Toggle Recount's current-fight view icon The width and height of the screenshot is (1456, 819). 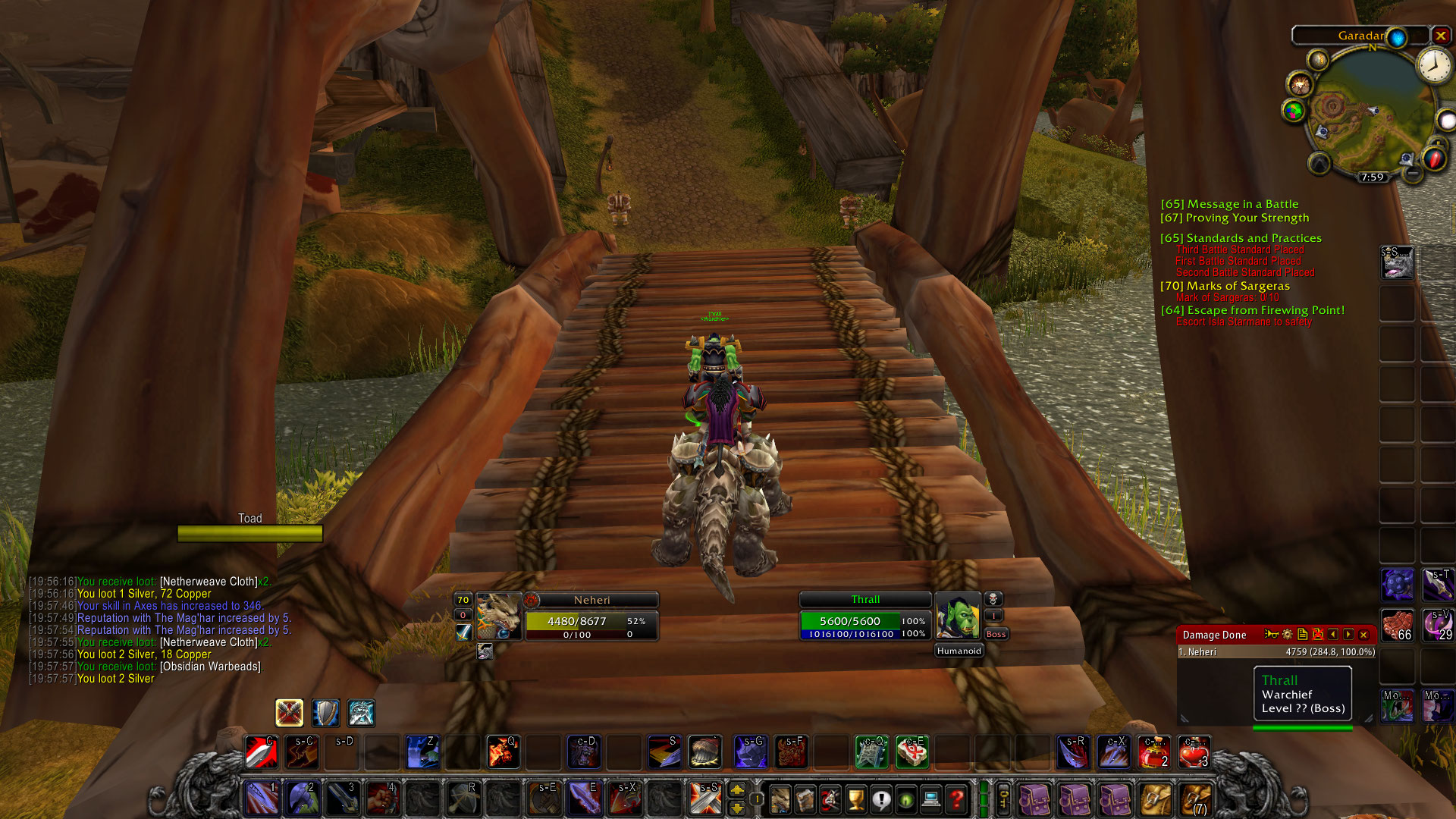coord(1318,635)
